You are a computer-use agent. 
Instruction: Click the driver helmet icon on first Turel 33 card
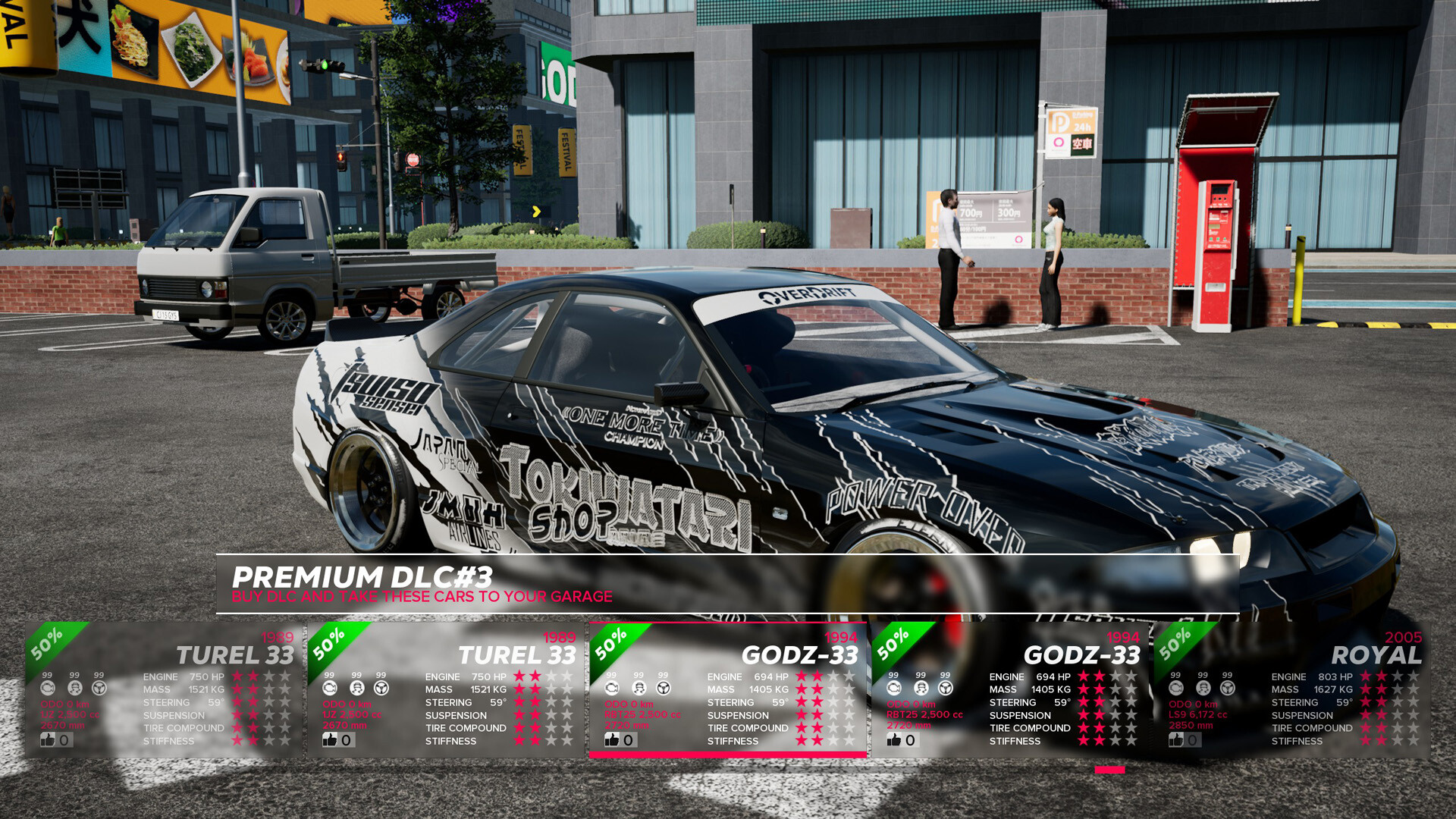(74, 688)
